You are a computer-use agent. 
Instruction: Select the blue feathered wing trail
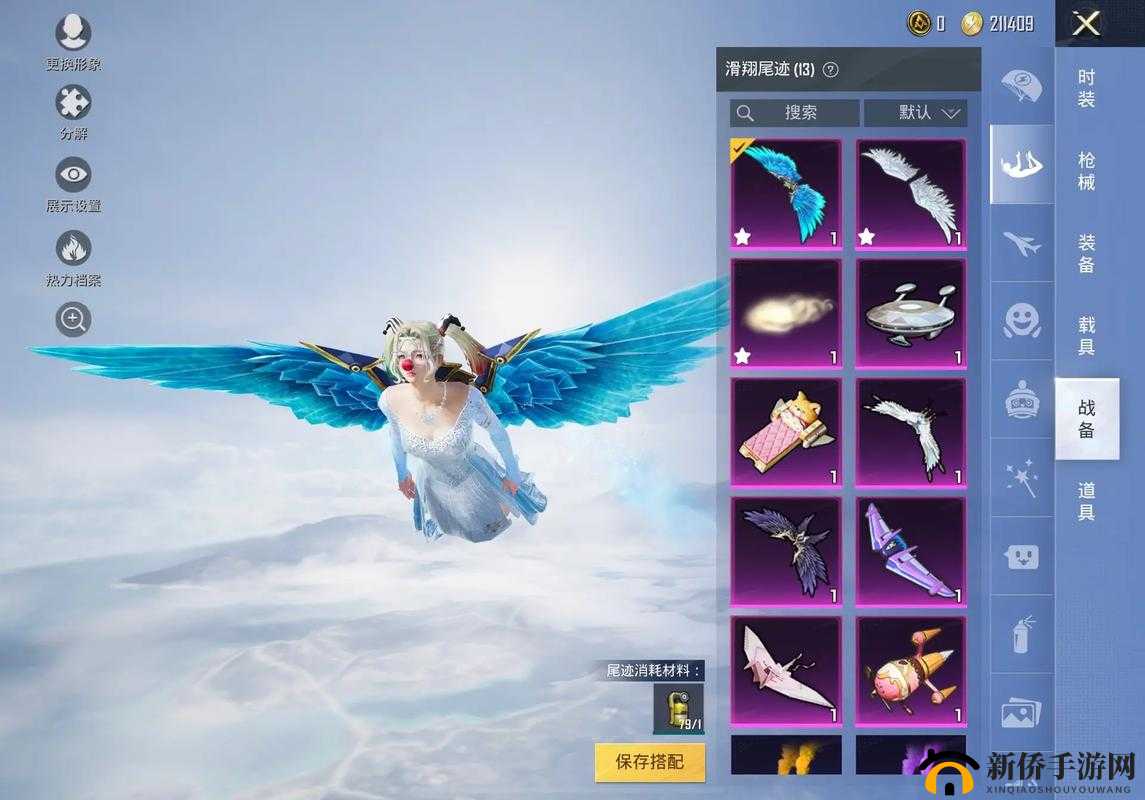click(786, 193)
